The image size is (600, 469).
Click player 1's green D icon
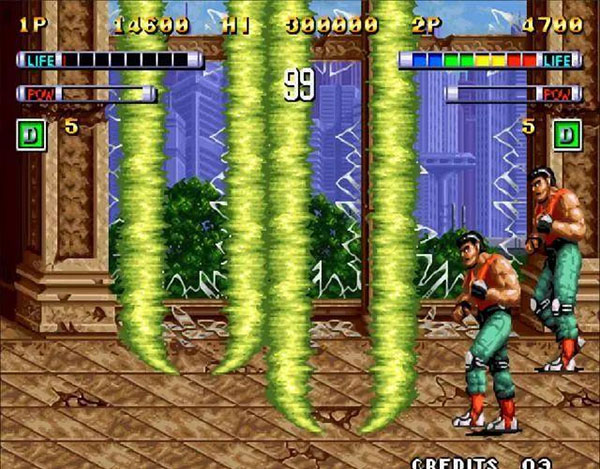pyautogui.click(x=32, y=134)
